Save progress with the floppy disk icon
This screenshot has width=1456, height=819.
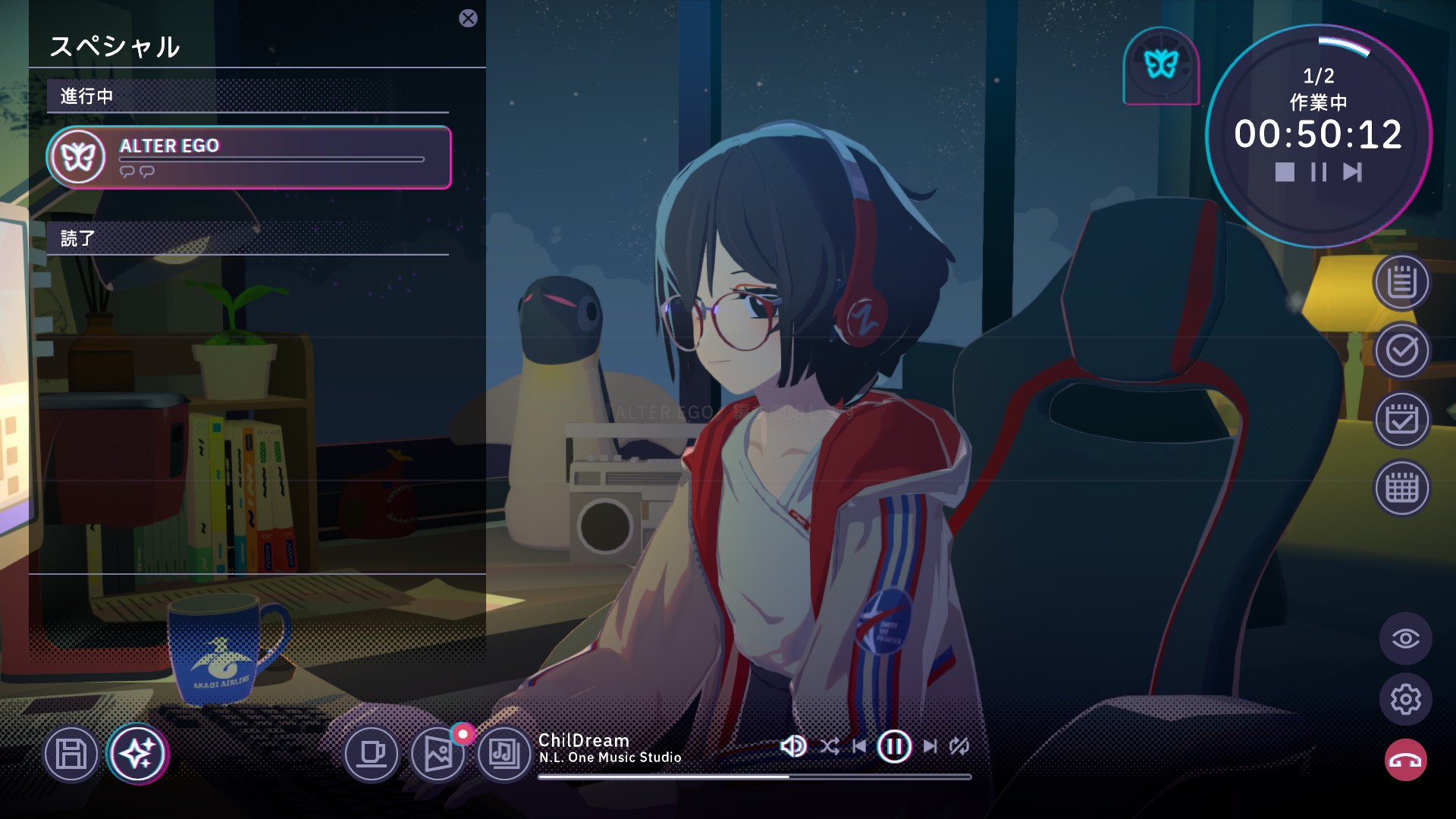(71, 755)
